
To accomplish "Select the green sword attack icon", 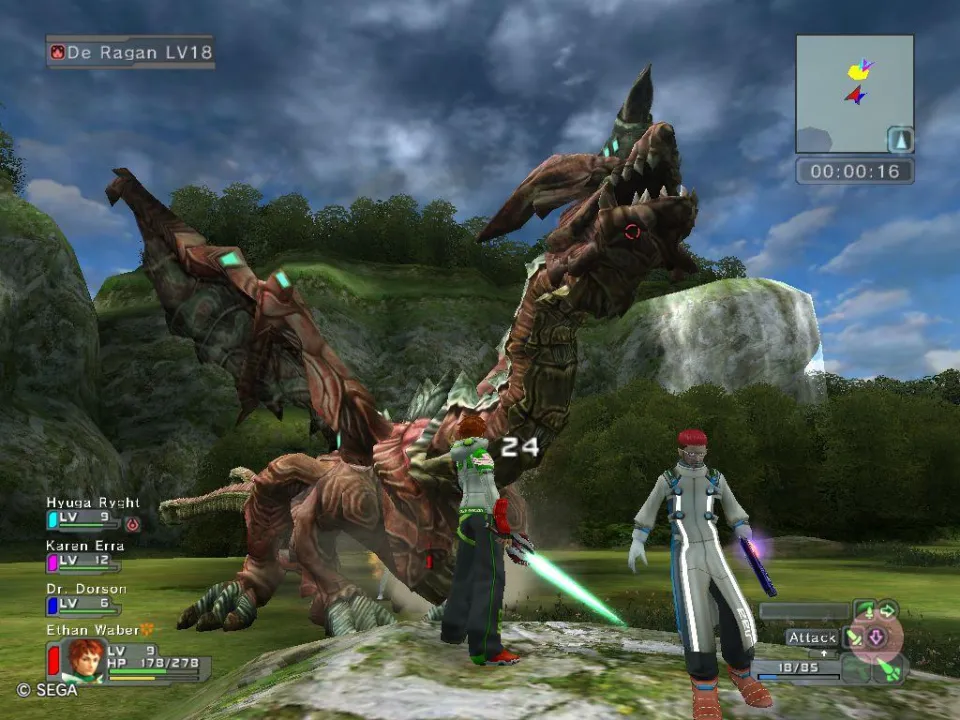I will [x=855, y=637].
